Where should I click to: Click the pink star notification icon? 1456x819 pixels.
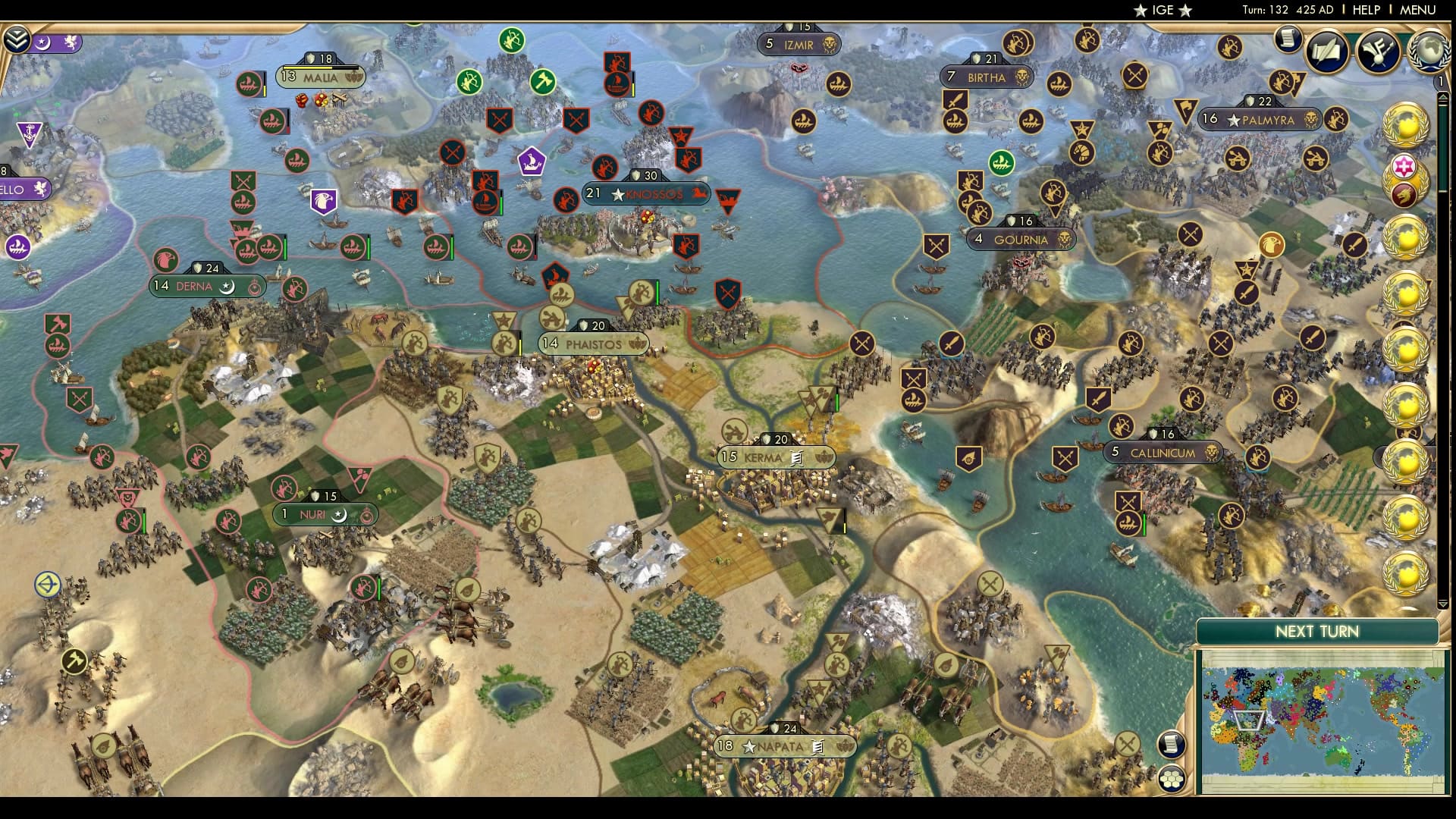pos(1404,166)
